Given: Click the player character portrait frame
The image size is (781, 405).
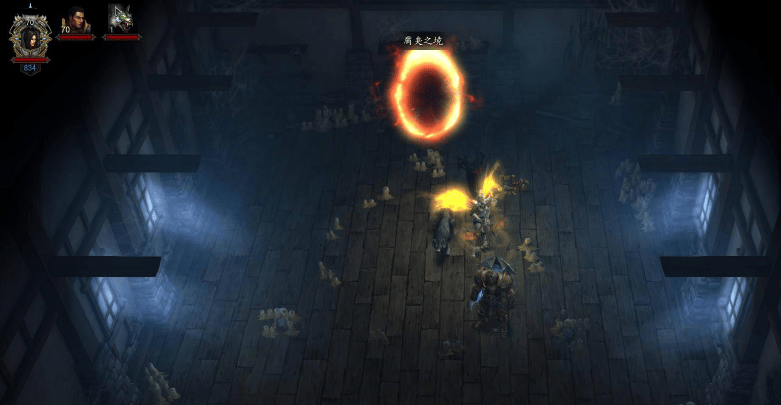Looking at the screenshot, I should pyautogui.click(x=30, y=36).
